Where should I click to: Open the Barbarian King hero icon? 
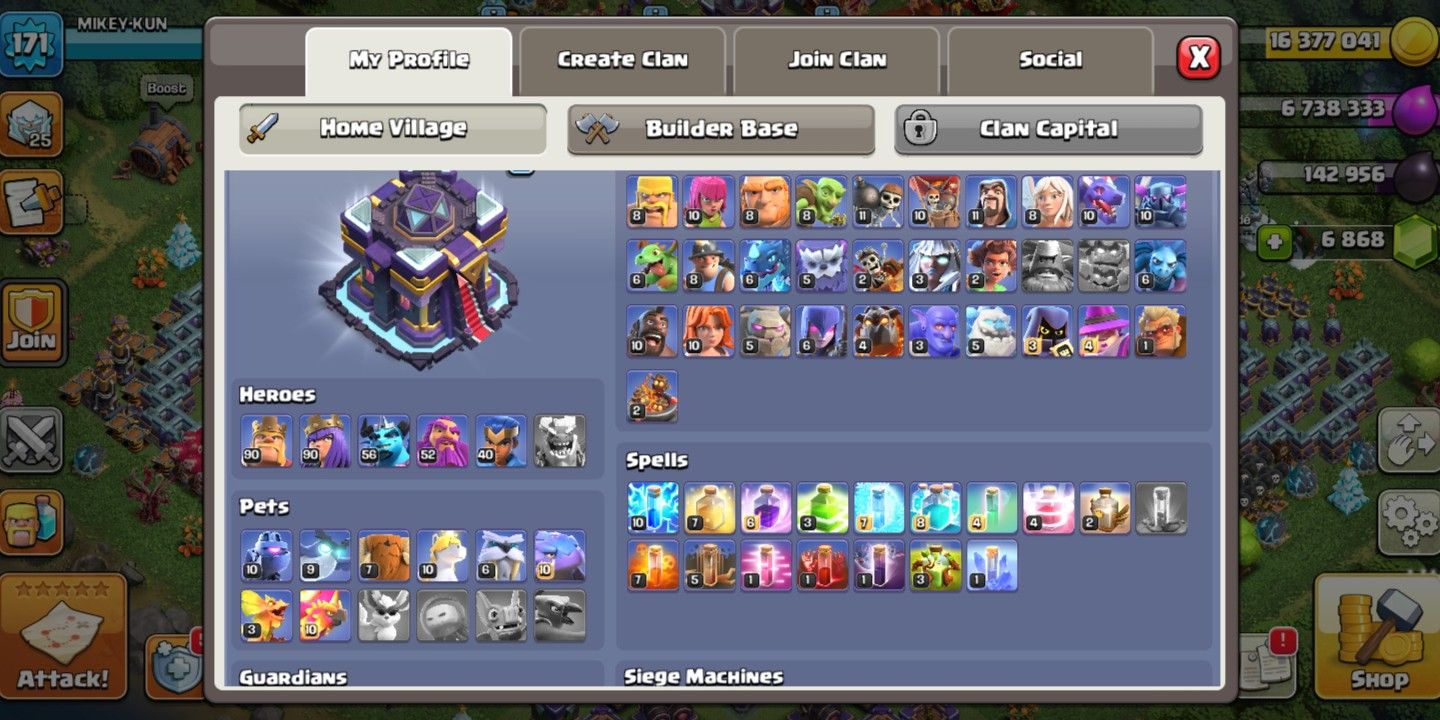click(265, 440)
